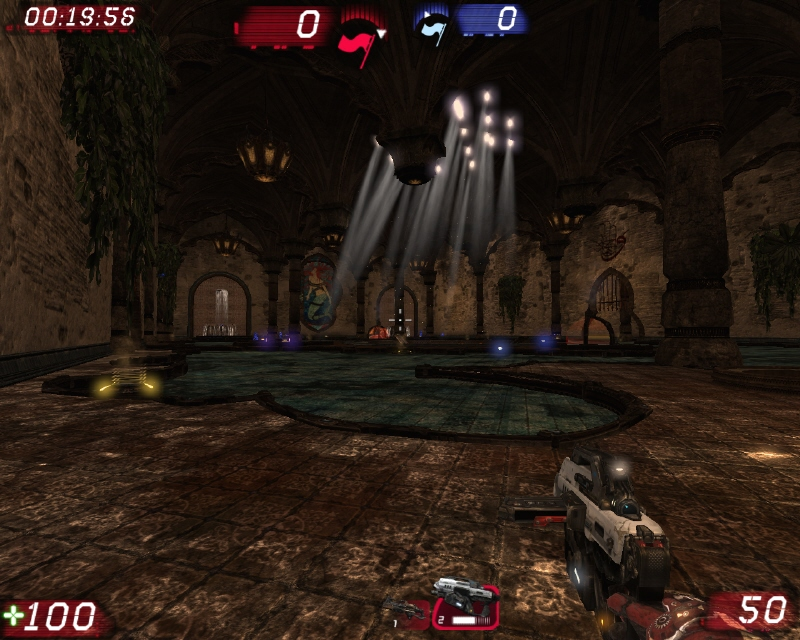Screen dimensions: 800x640
Task: Select the Impact Hammer in weapon slot 1
Action: pos(405,608)
